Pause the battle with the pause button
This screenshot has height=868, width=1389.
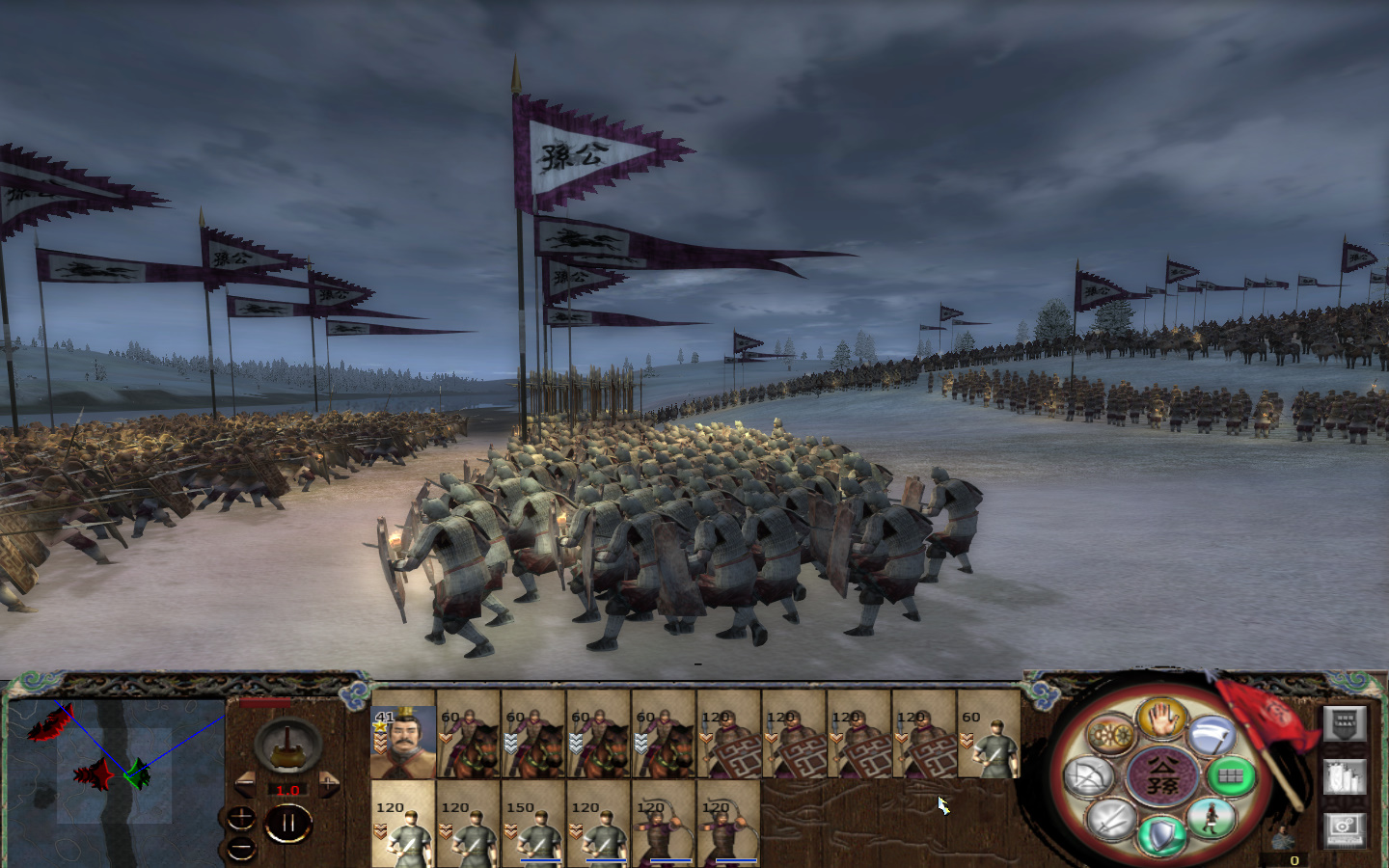pos(288,823)
